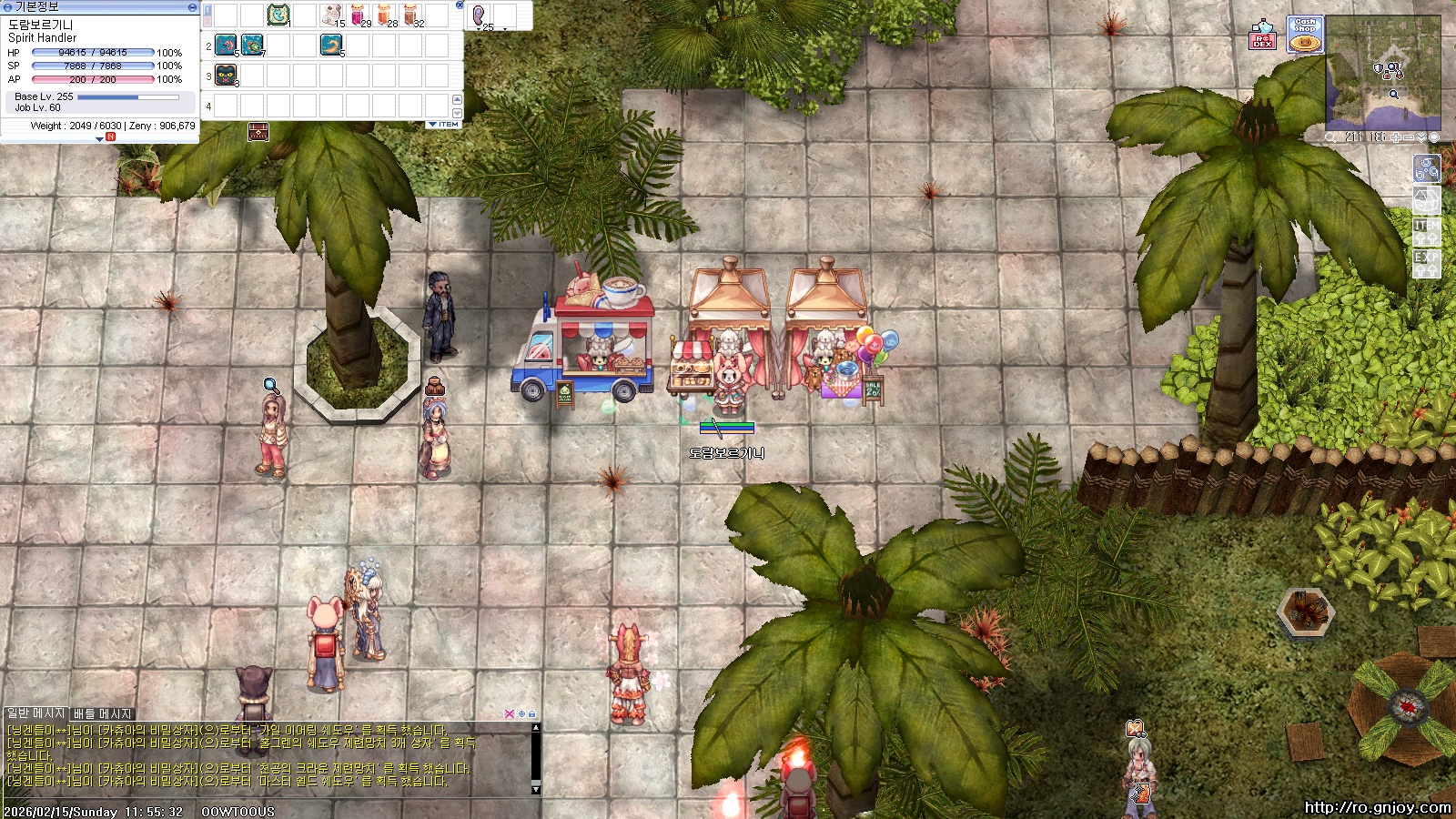Activate the black cat skill in row 3

coord(226,76)
